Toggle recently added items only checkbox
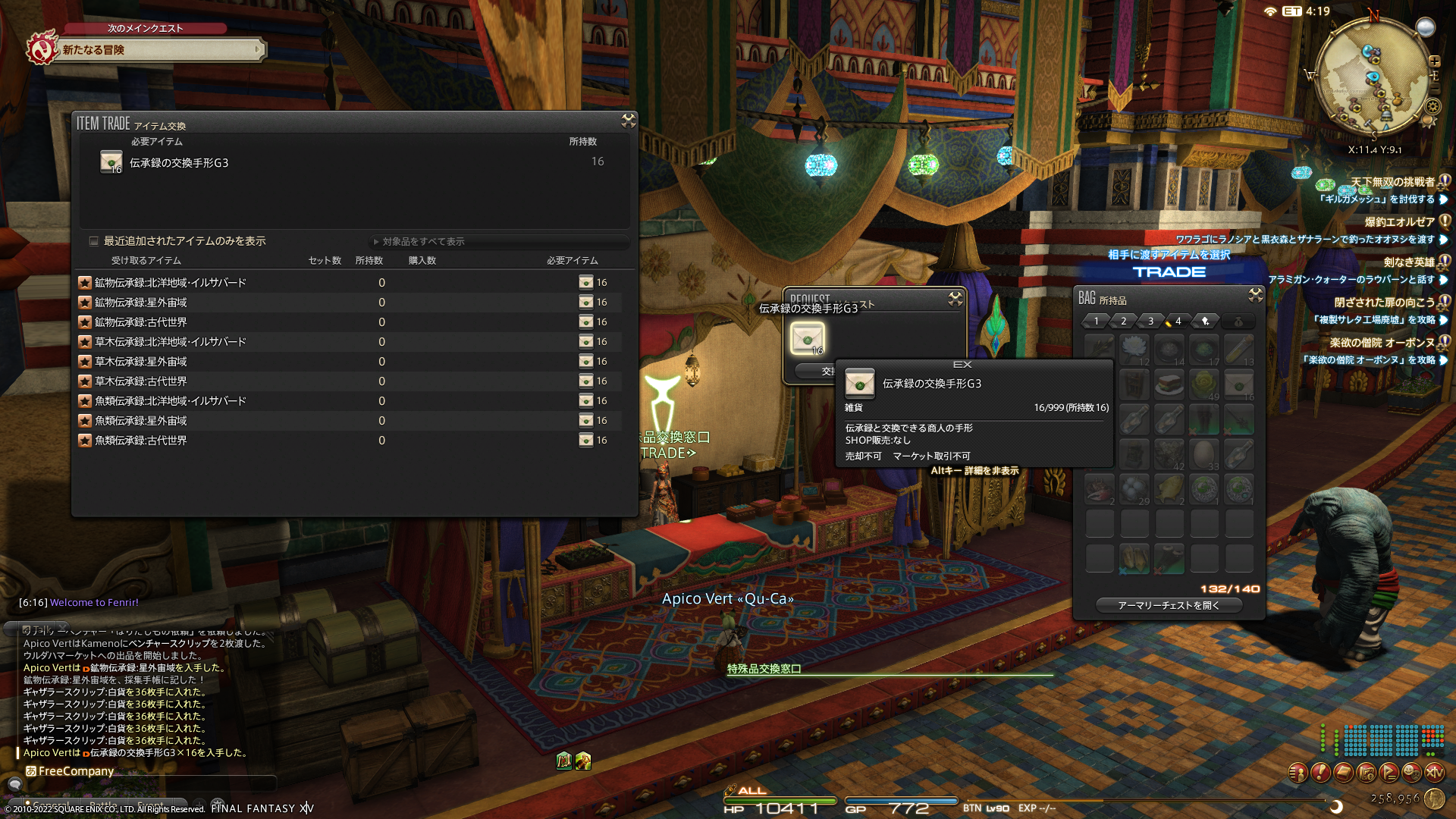The height and width of the screenshot is (819, 1456). (x=94, y=241)
